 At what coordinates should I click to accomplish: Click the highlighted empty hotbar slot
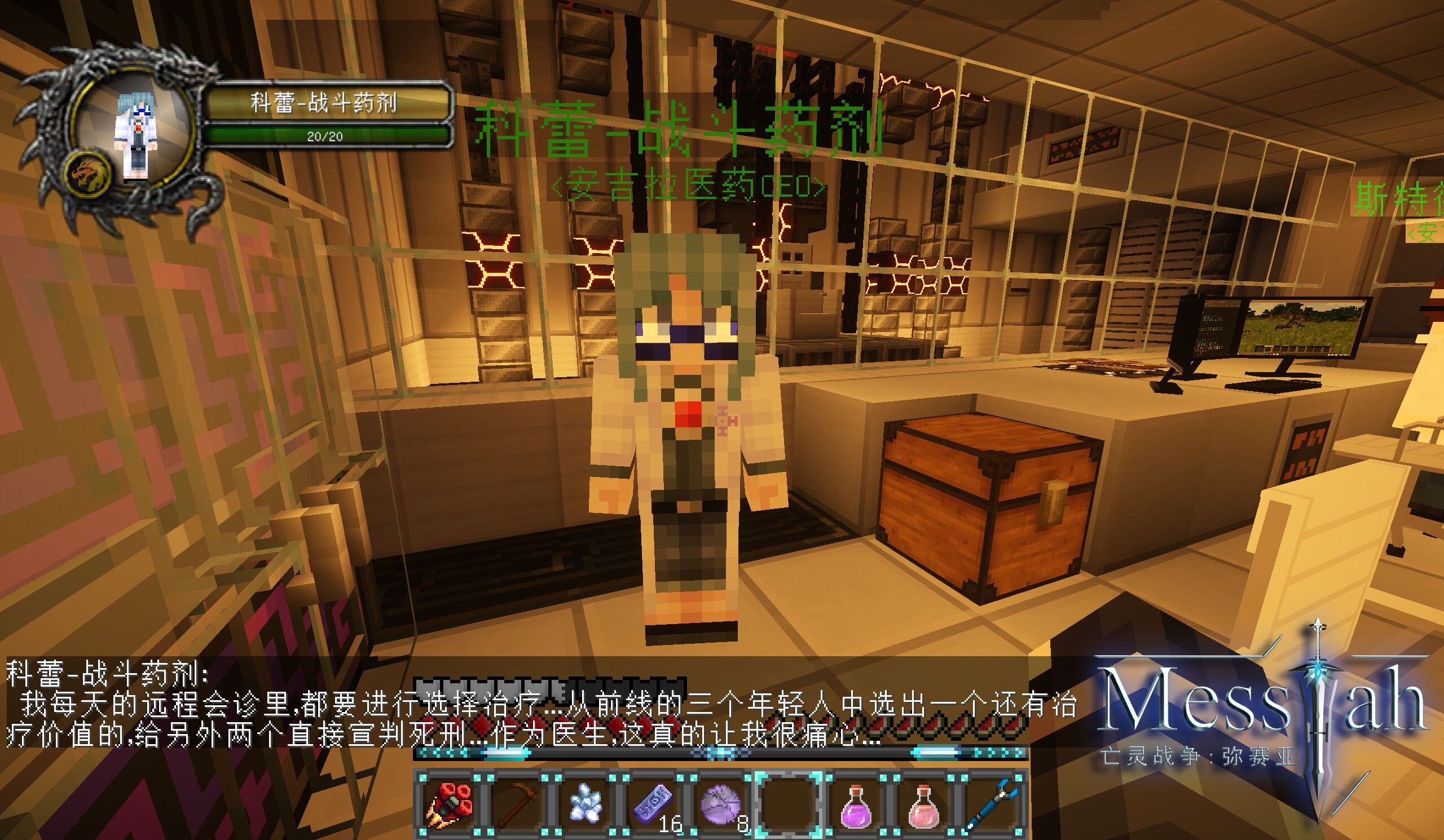point(789,804)
